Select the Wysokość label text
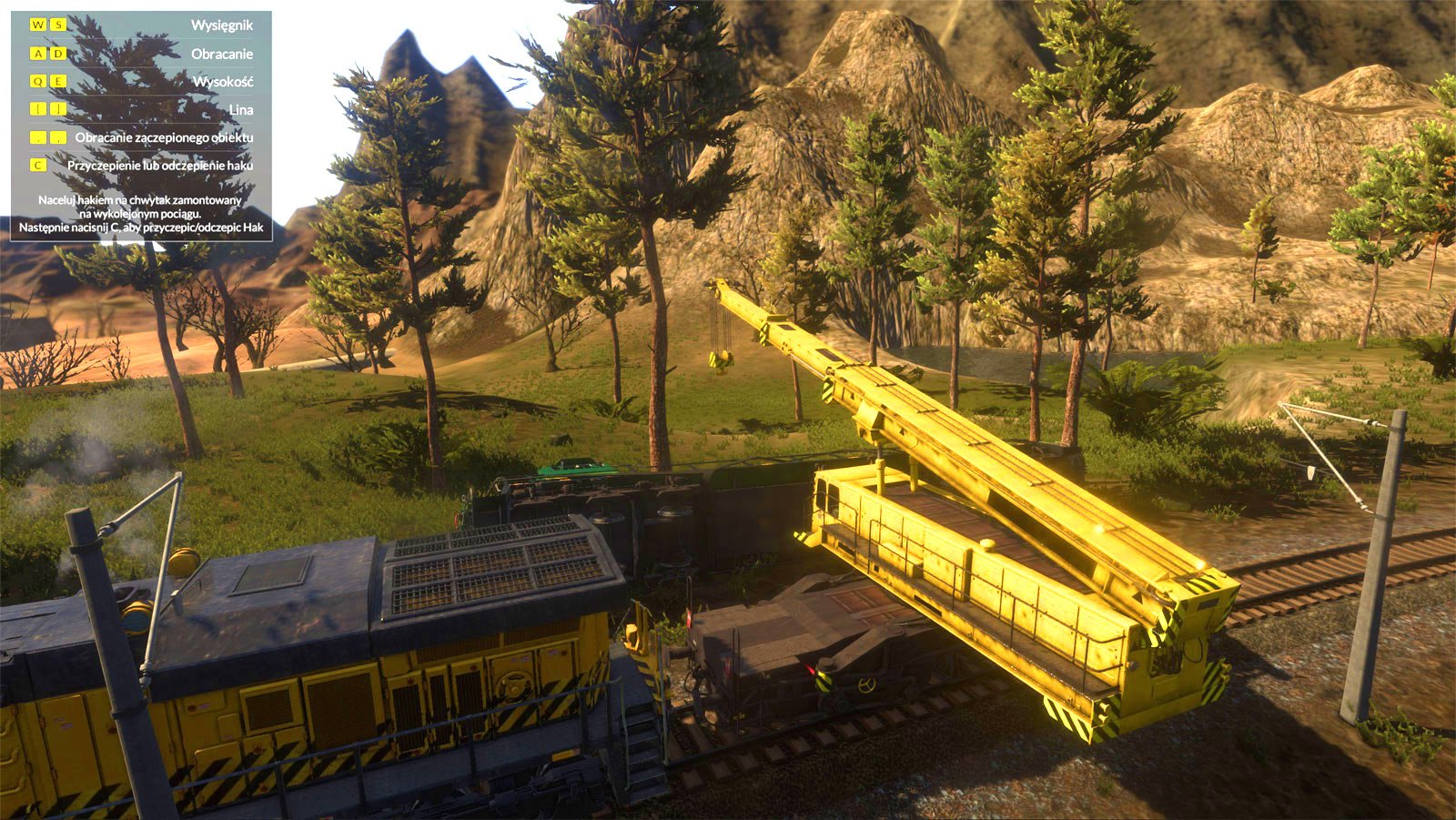Image resolution: width=1456 pixels, height=820 pixels. click(x=224, y=81)
